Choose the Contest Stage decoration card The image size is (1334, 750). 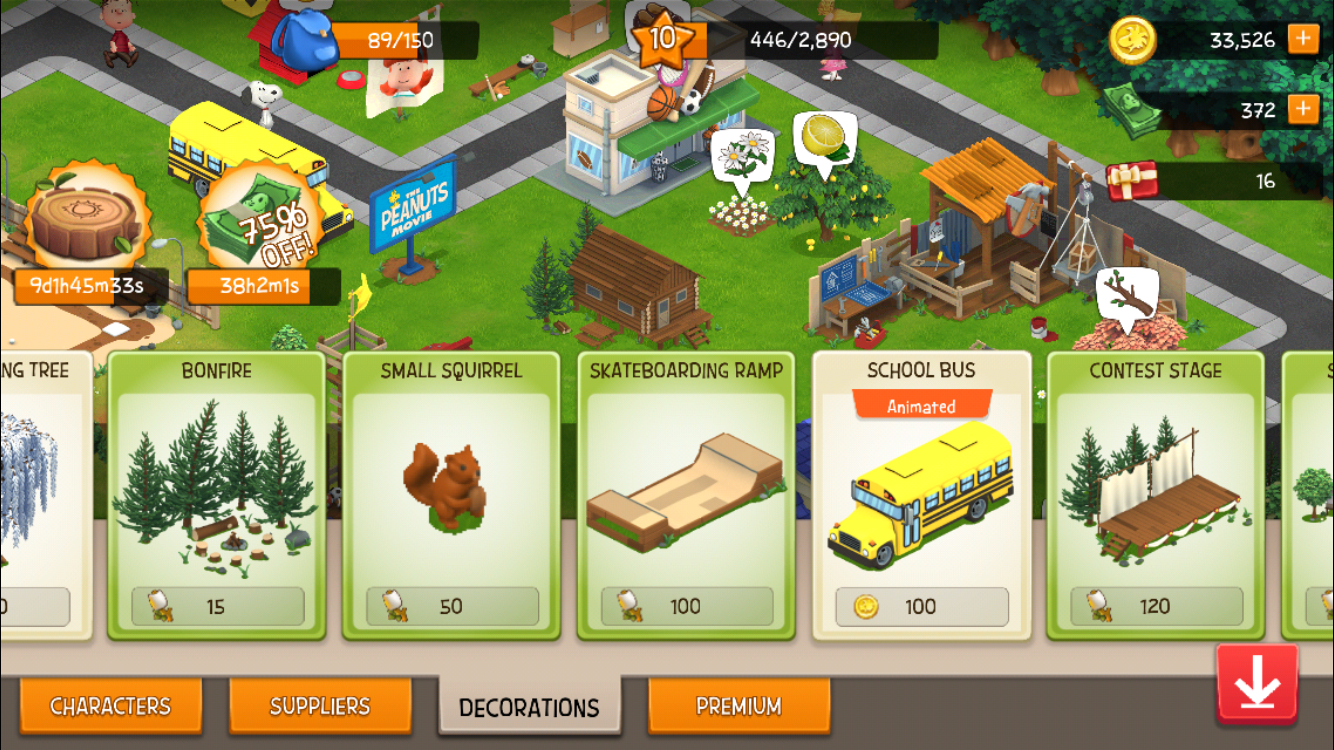point(1155,495)
